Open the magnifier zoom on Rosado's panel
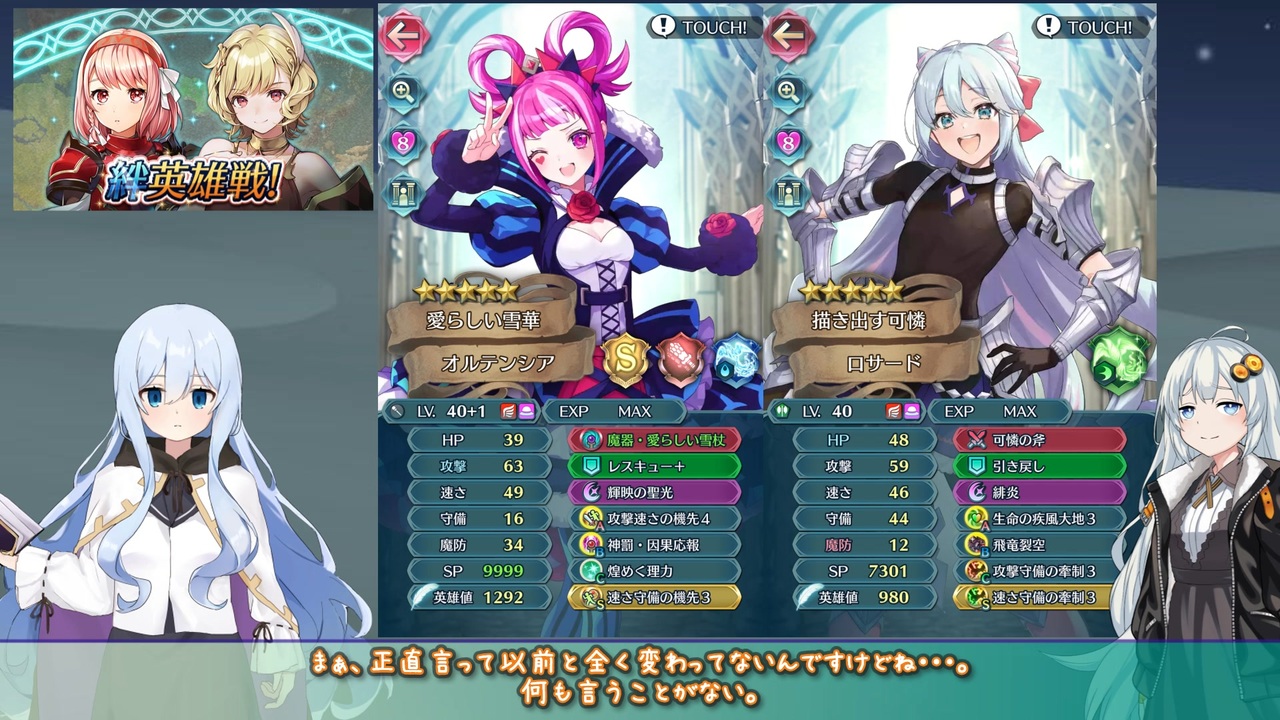Image resolution: width=1280 pixels, height=720 pixels. (790, 92)
